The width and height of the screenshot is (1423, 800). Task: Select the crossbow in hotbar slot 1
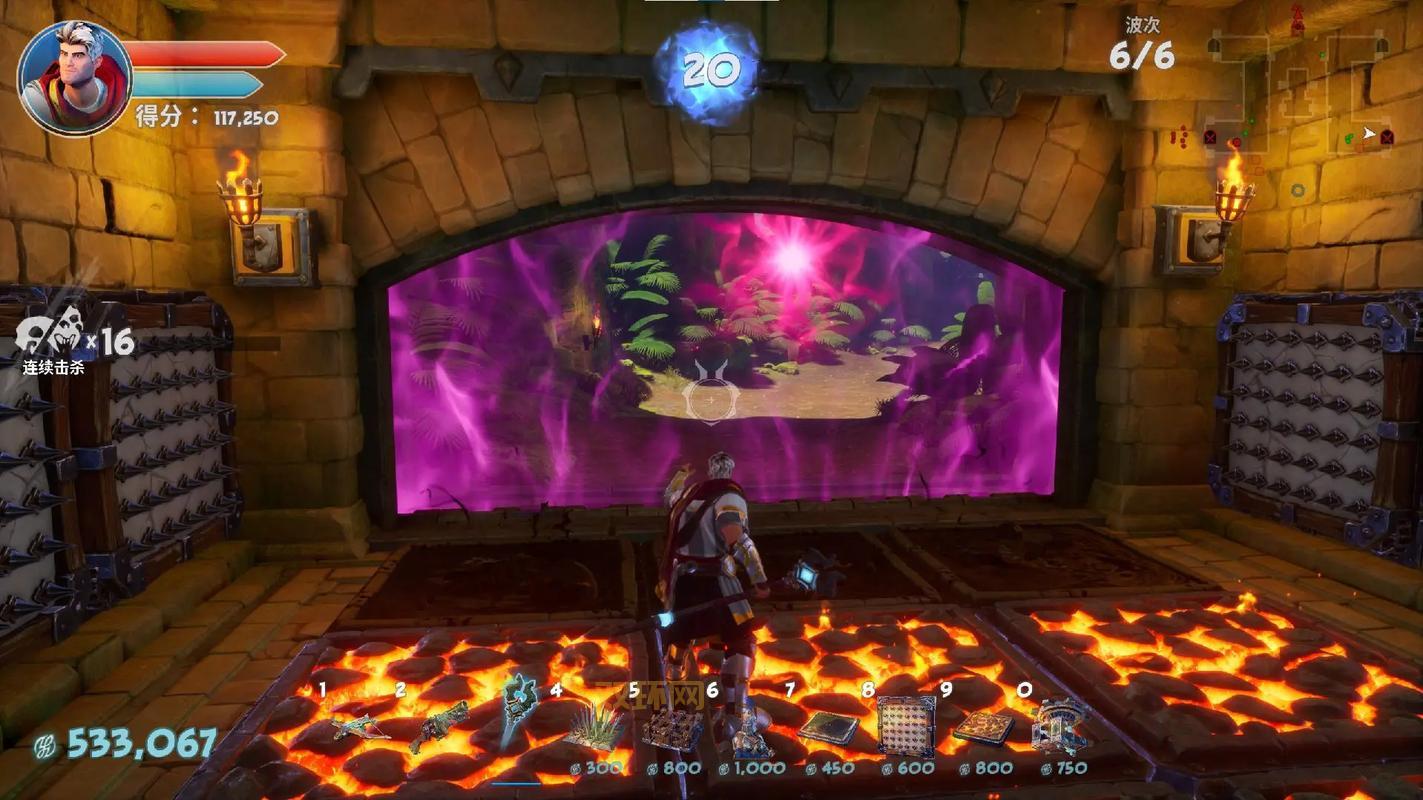tap(360, 725)
